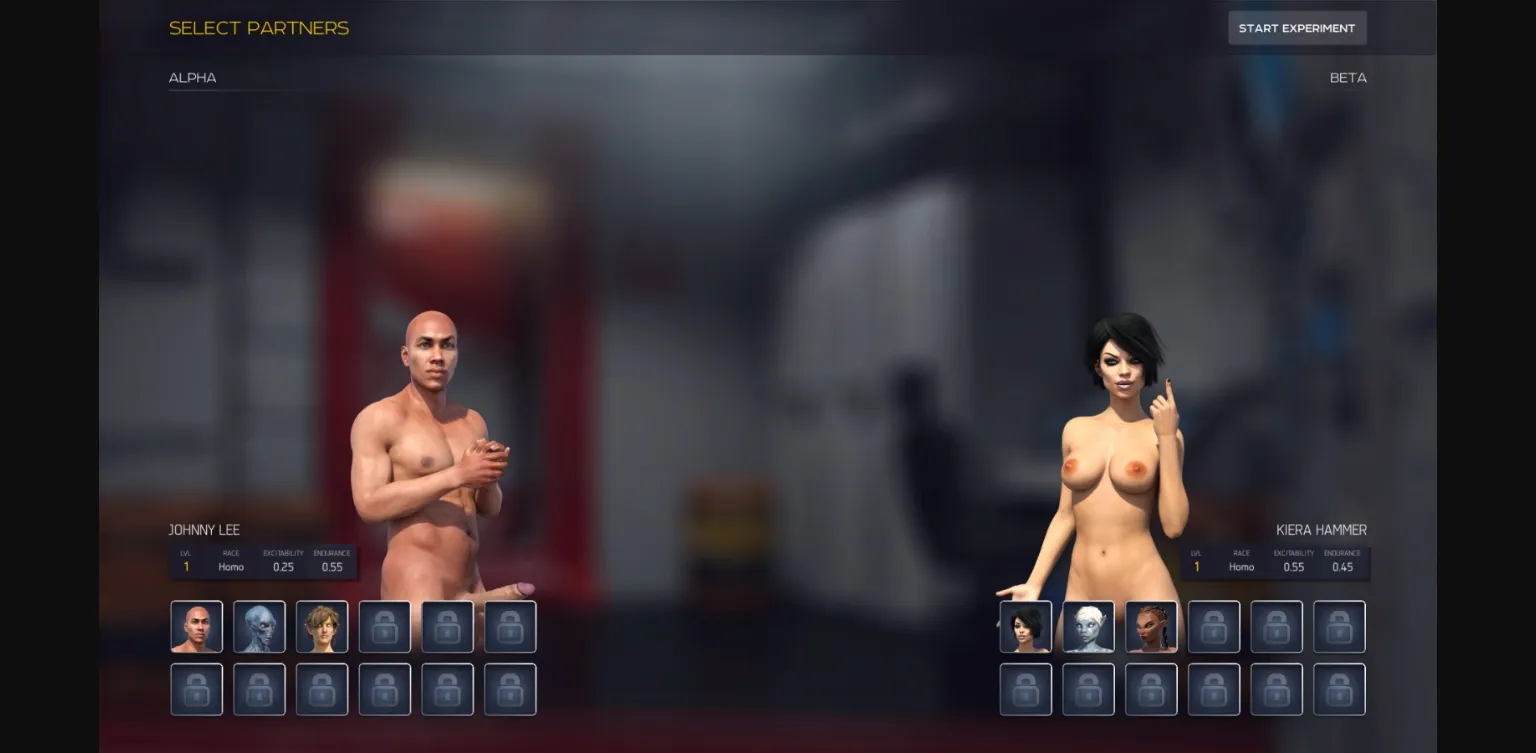Viewport: 1536px width, 753px height.
Task: Click the last locked slot in Beta's top row
Action: pyautogui.click(x=1339, y=626)
